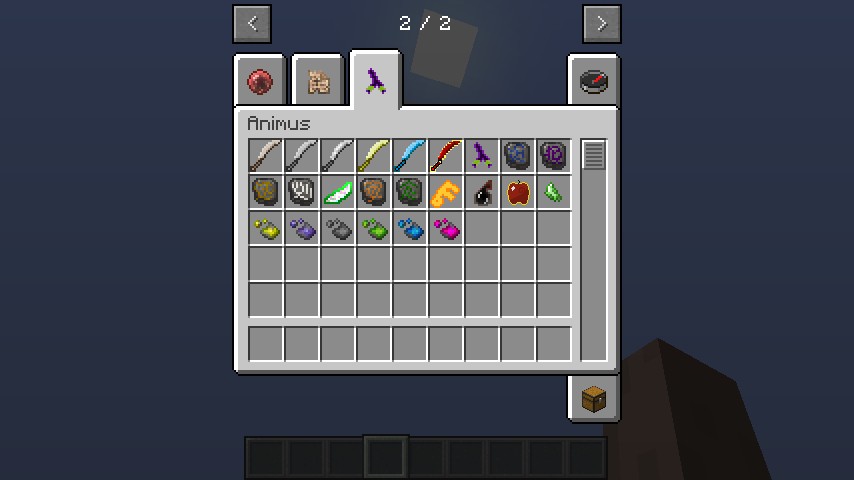
Task: Pick the blue pouch item
Action: click(x=410, y=229)
